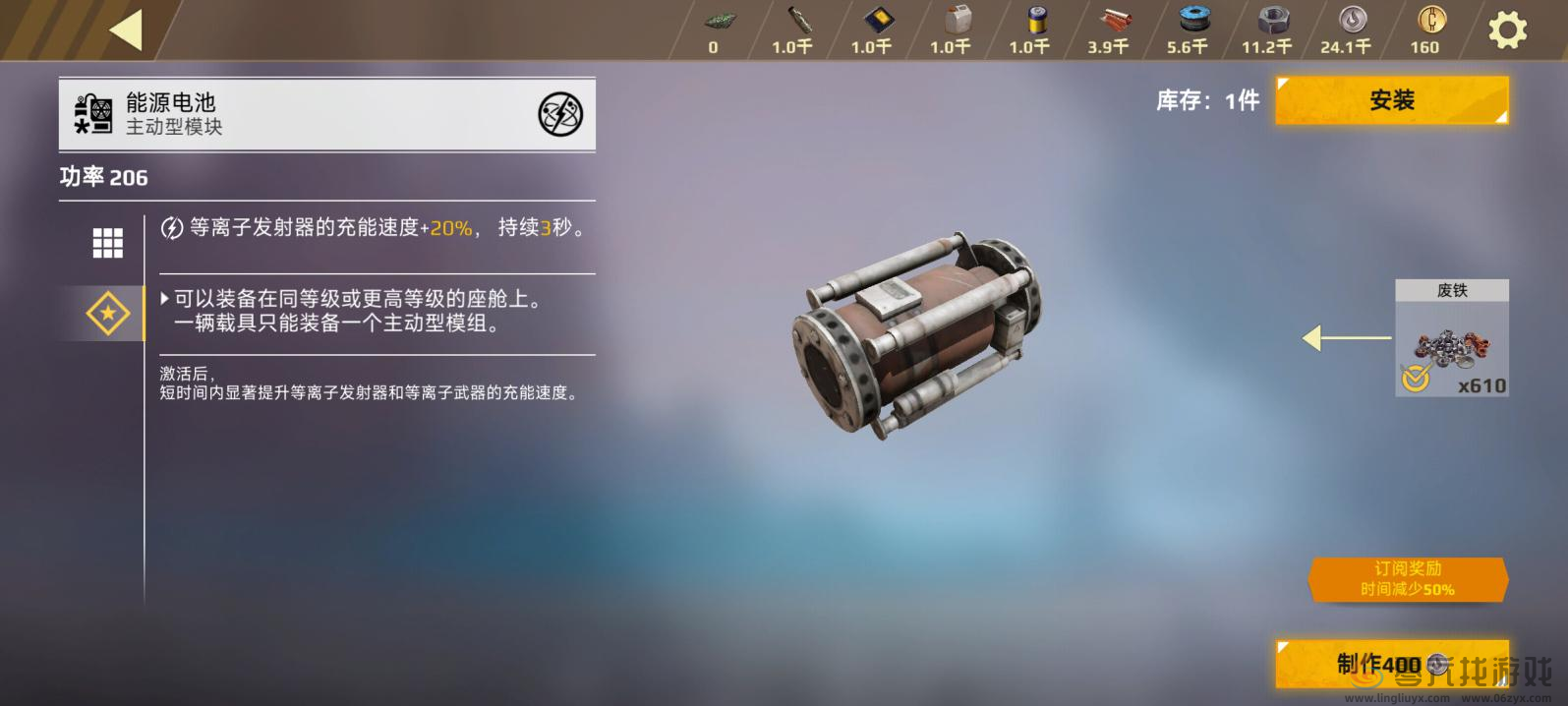Tap the gold coin currency showing 160

(x=1424, y=29)
